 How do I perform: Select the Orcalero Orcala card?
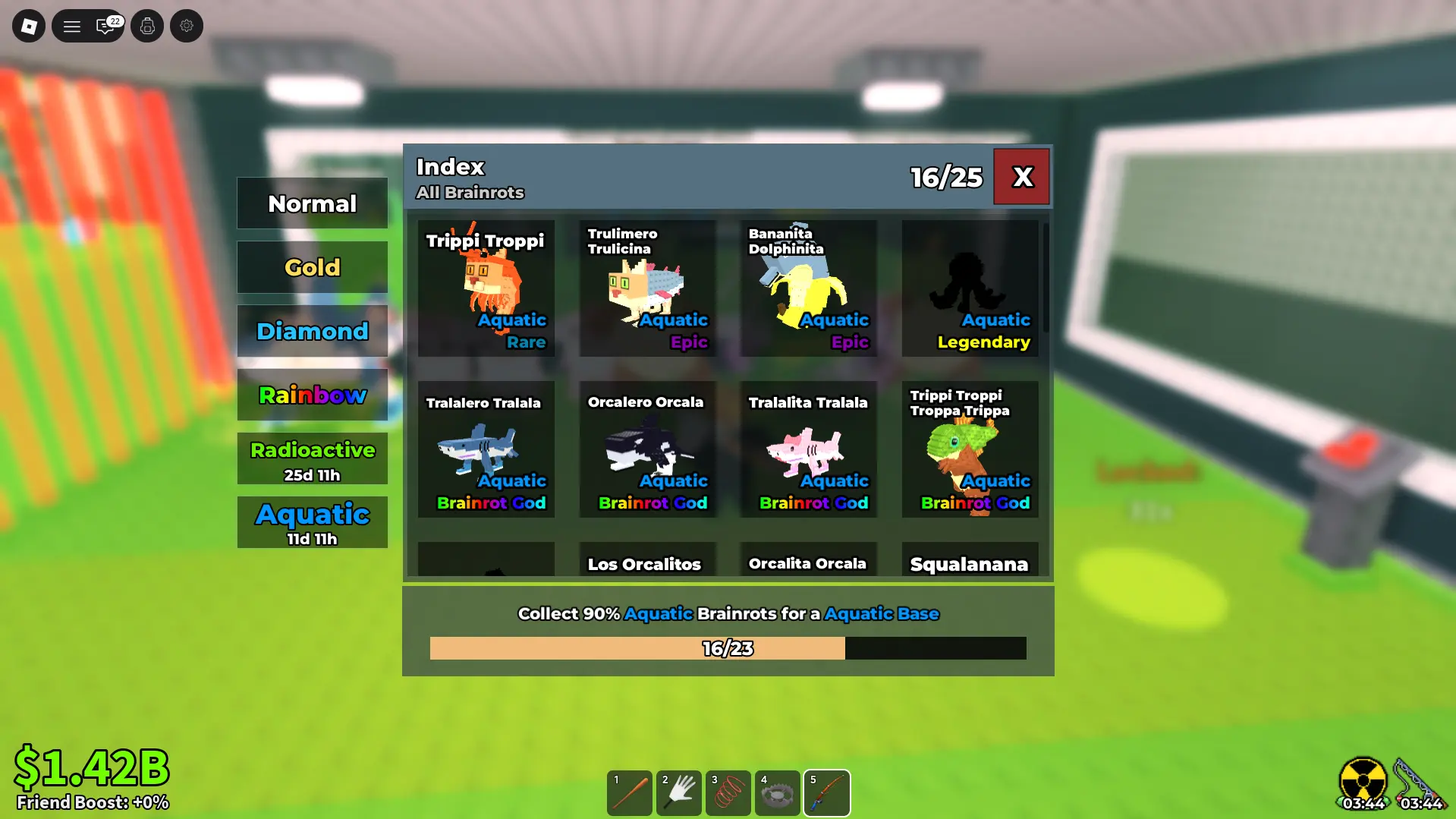647,449
